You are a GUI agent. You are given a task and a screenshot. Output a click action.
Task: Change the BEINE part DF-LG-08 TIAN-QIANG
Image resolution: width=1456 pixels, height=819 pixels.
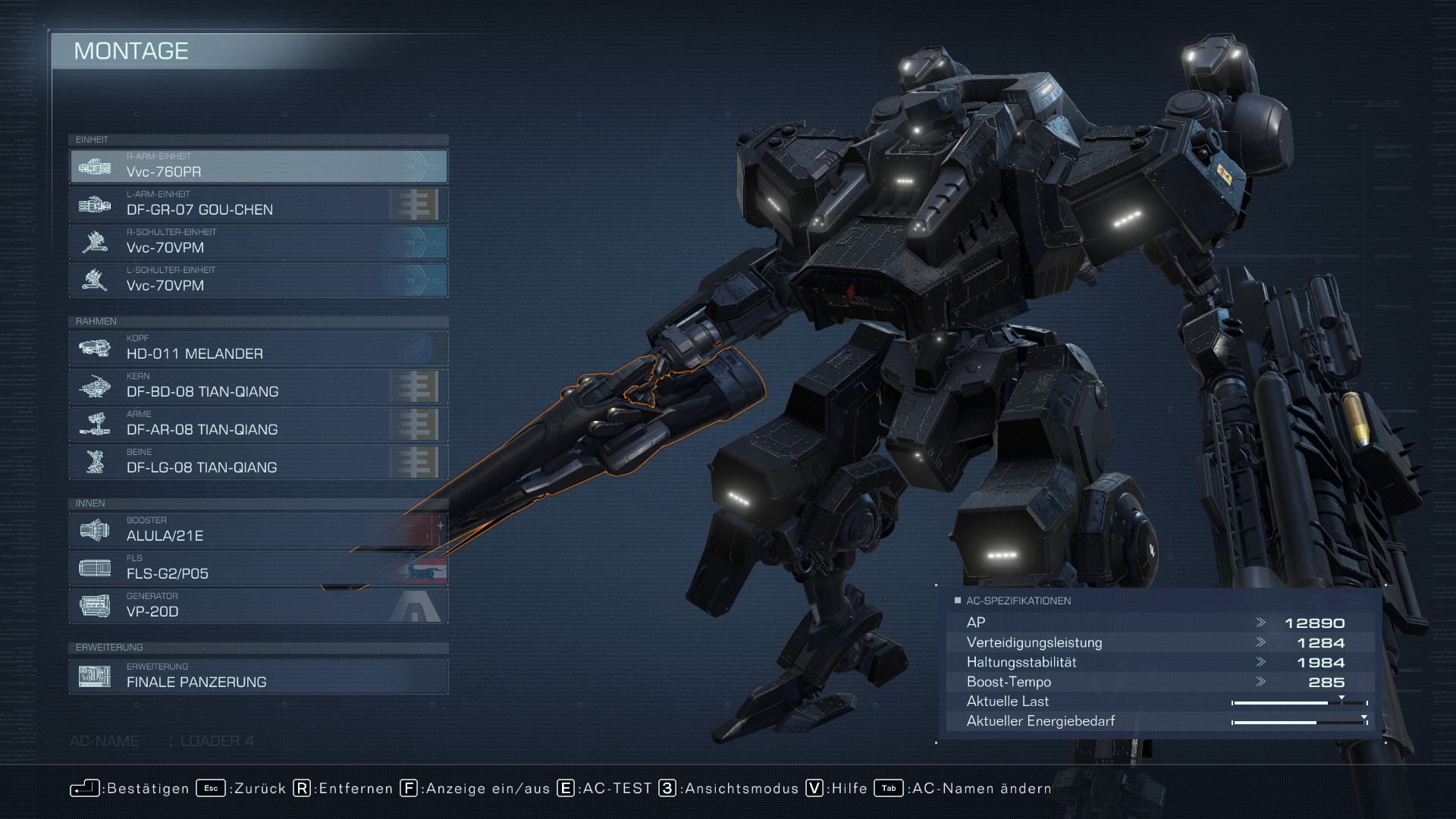259,462
